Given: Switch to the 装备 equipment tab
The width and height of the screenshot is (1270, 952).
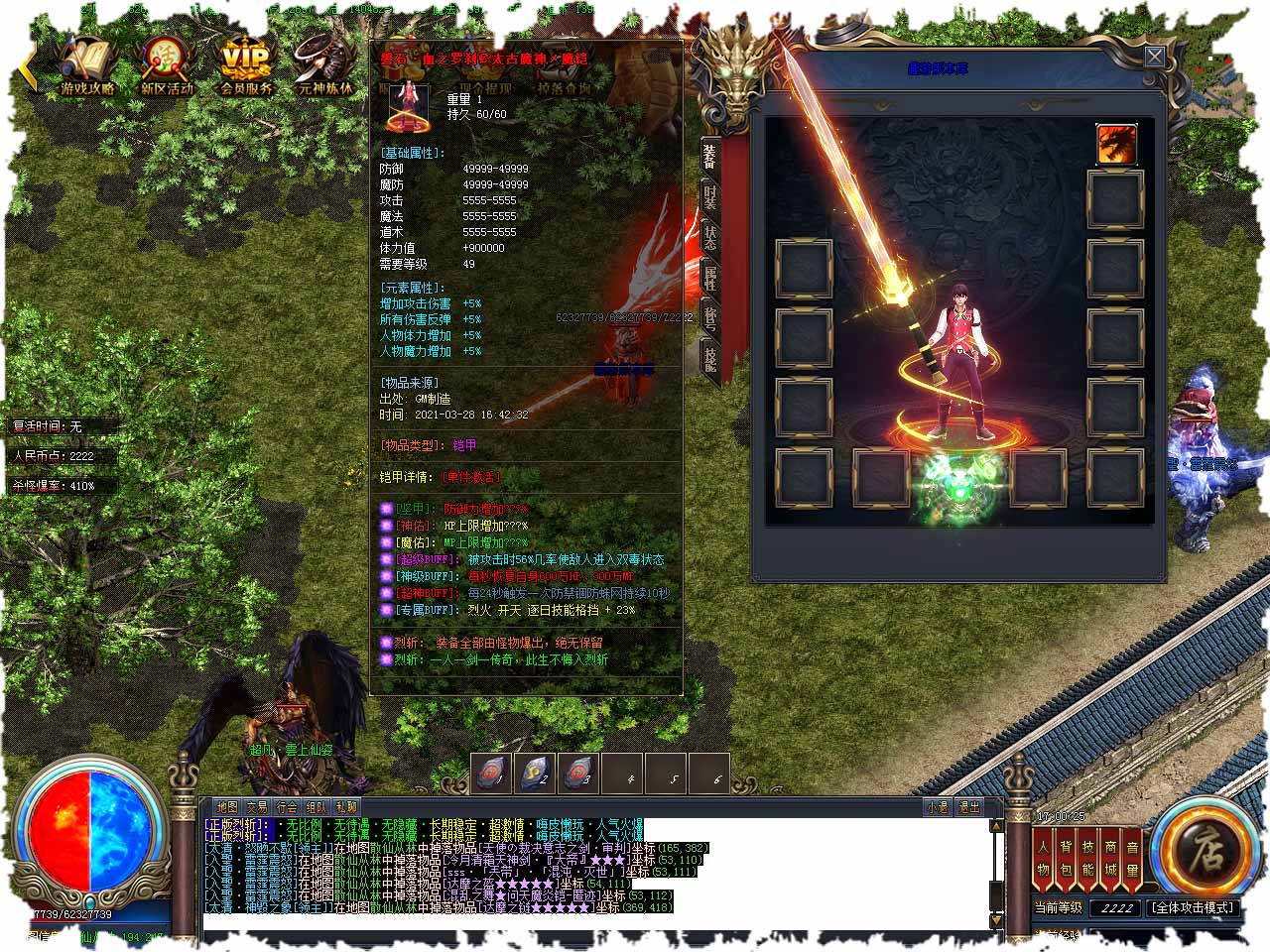Looking at the screenshot, I should (x=709, y=157).
